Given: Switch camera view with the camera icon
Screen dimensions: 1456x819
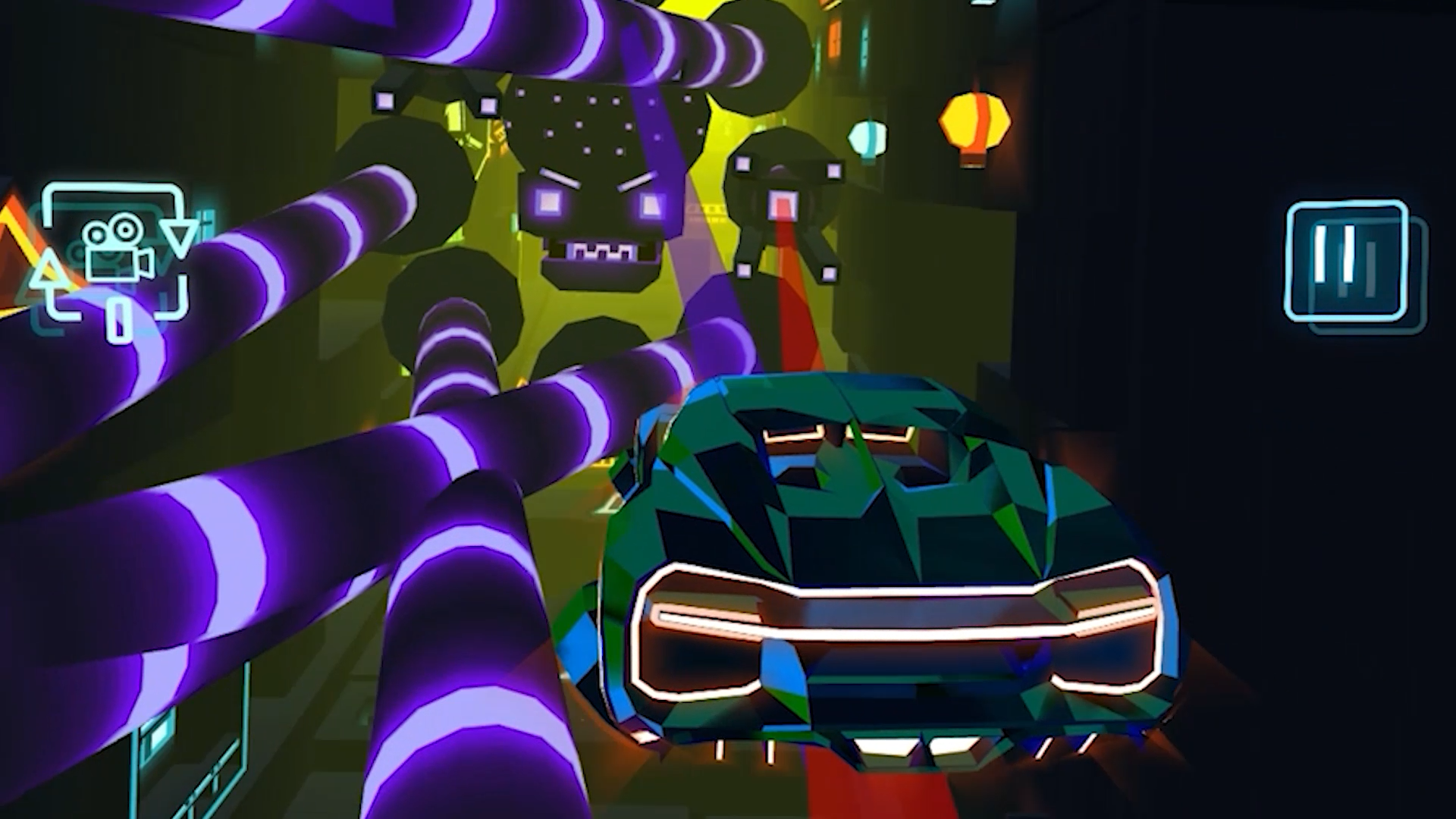Looking at the screenshot, I should coord(115,250).
